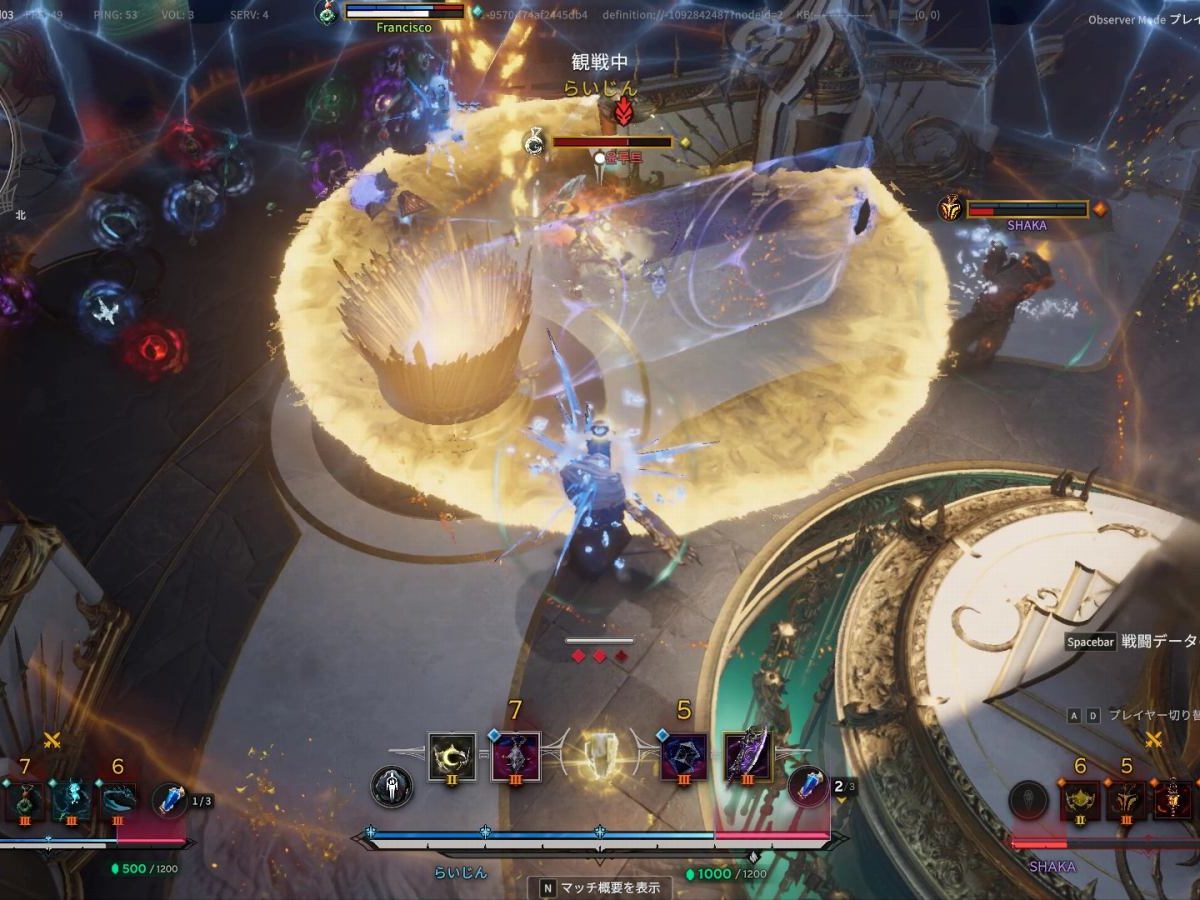Activate the silver diamond crystal skill

coord(516,757)
